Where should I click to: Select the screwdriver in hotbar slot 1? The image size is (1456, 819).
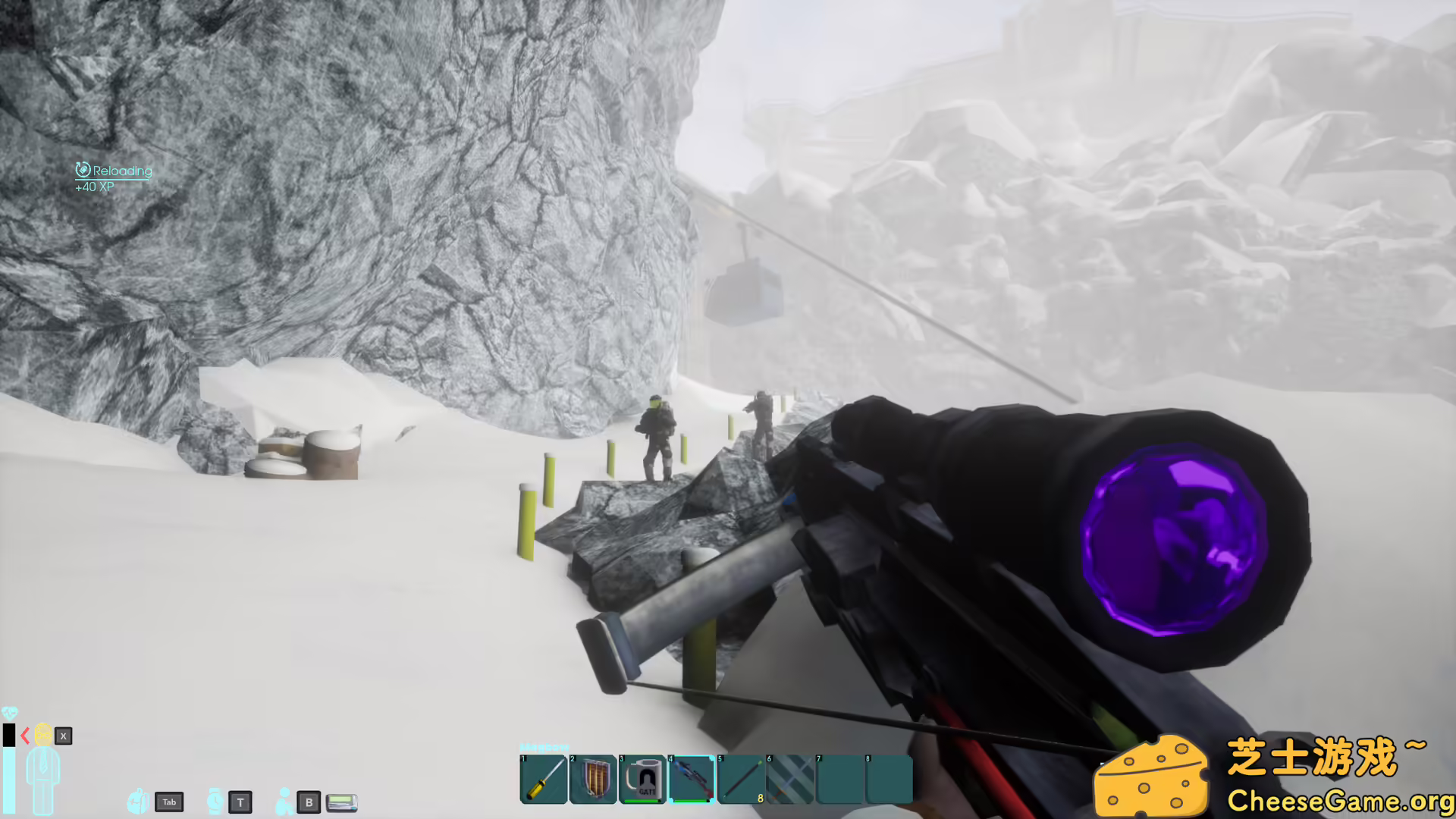(543, 779)
